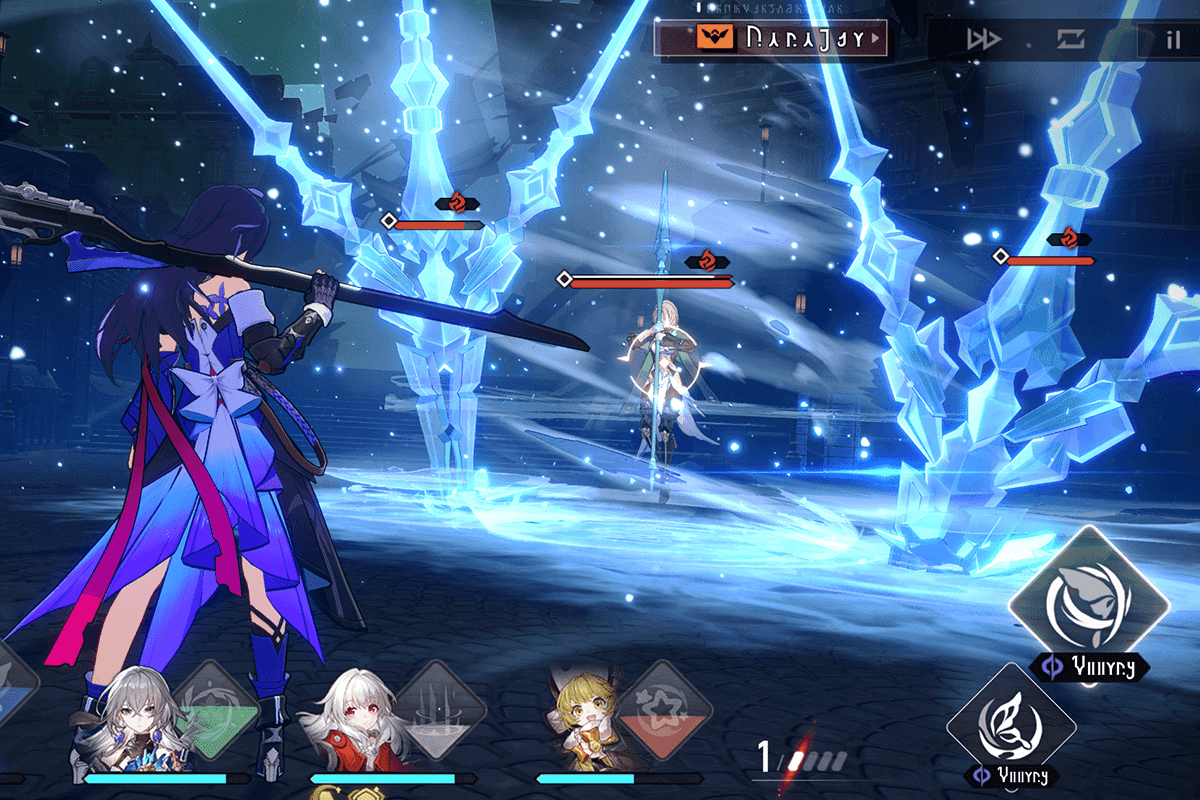
Task: Toggle auto-battle with the loop arrows icon
Action: 1070,40
